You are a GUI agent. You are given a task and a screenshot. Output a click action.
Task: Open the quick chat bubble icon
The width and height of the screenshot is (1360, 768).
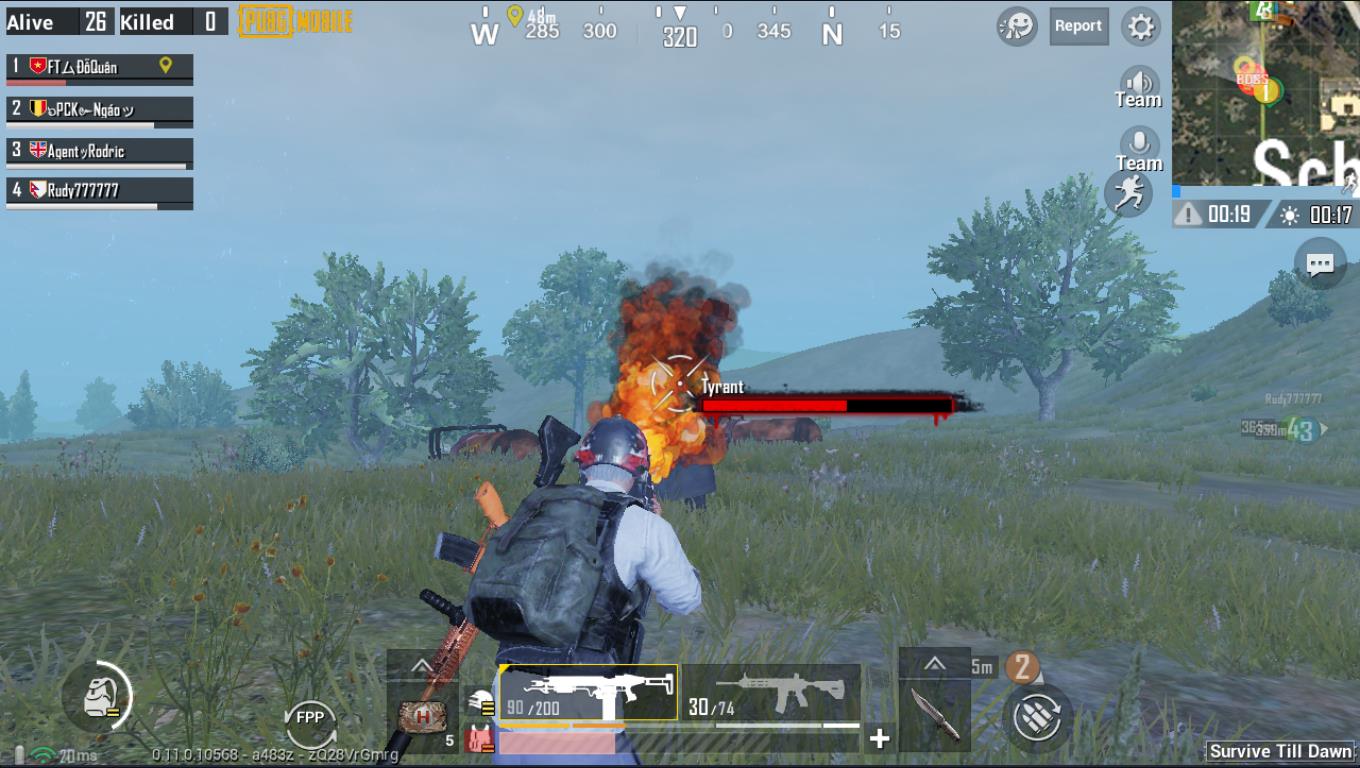click(1321, 264)
